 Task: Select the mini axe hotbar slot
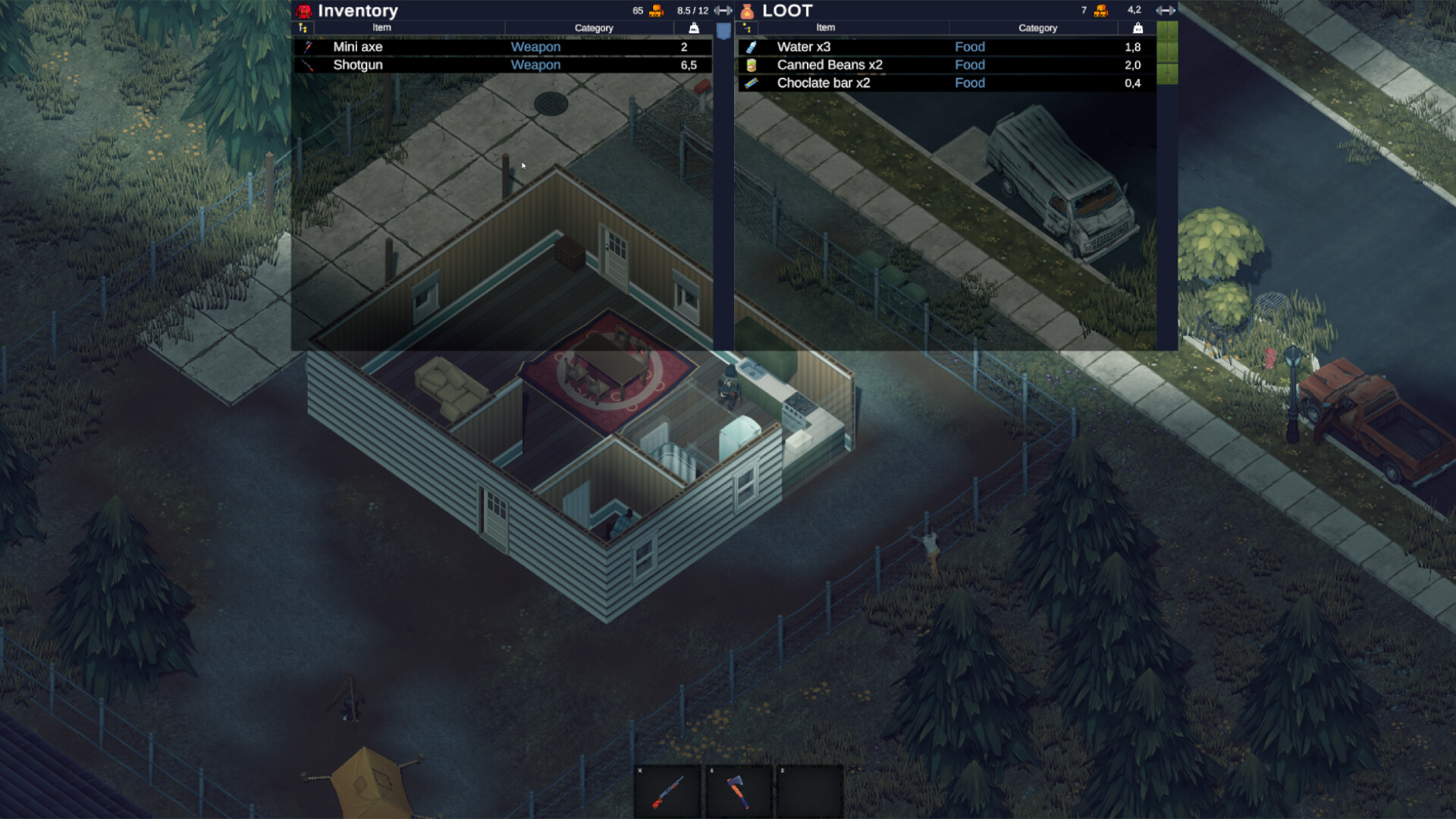[x=739, y=792]
